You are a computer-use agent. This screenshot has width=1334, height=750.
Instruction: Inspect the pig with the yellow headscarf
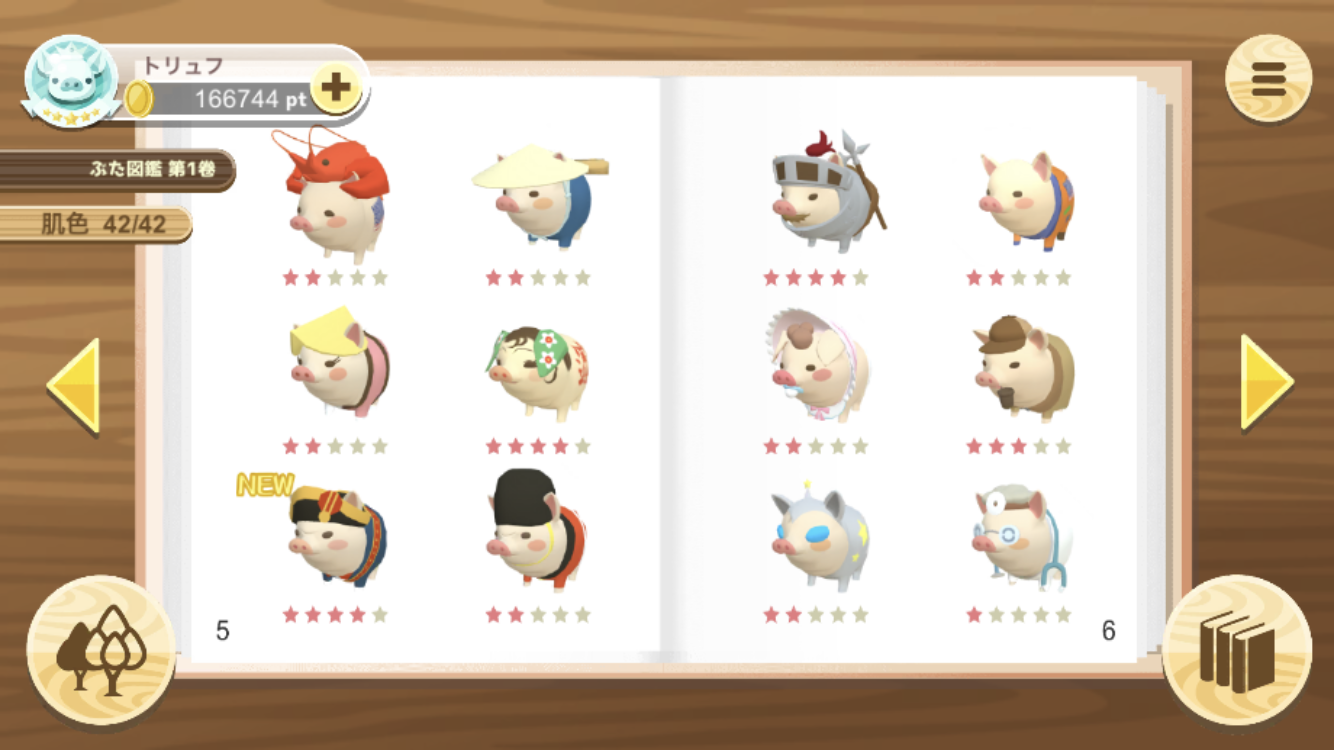336,362
